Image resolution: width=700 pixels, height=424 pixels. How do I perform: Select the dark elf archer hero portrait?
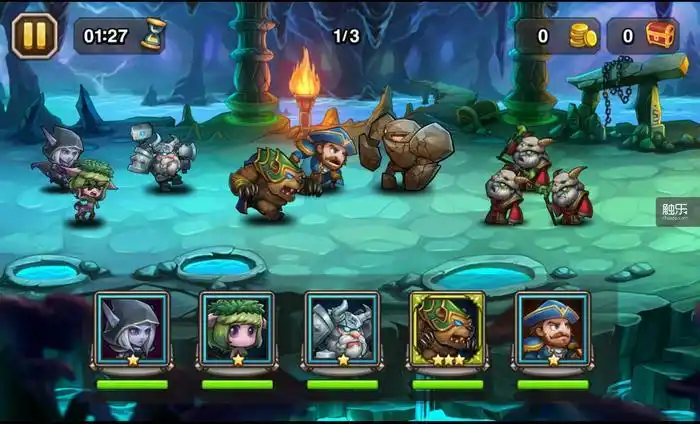coord(132,328)
